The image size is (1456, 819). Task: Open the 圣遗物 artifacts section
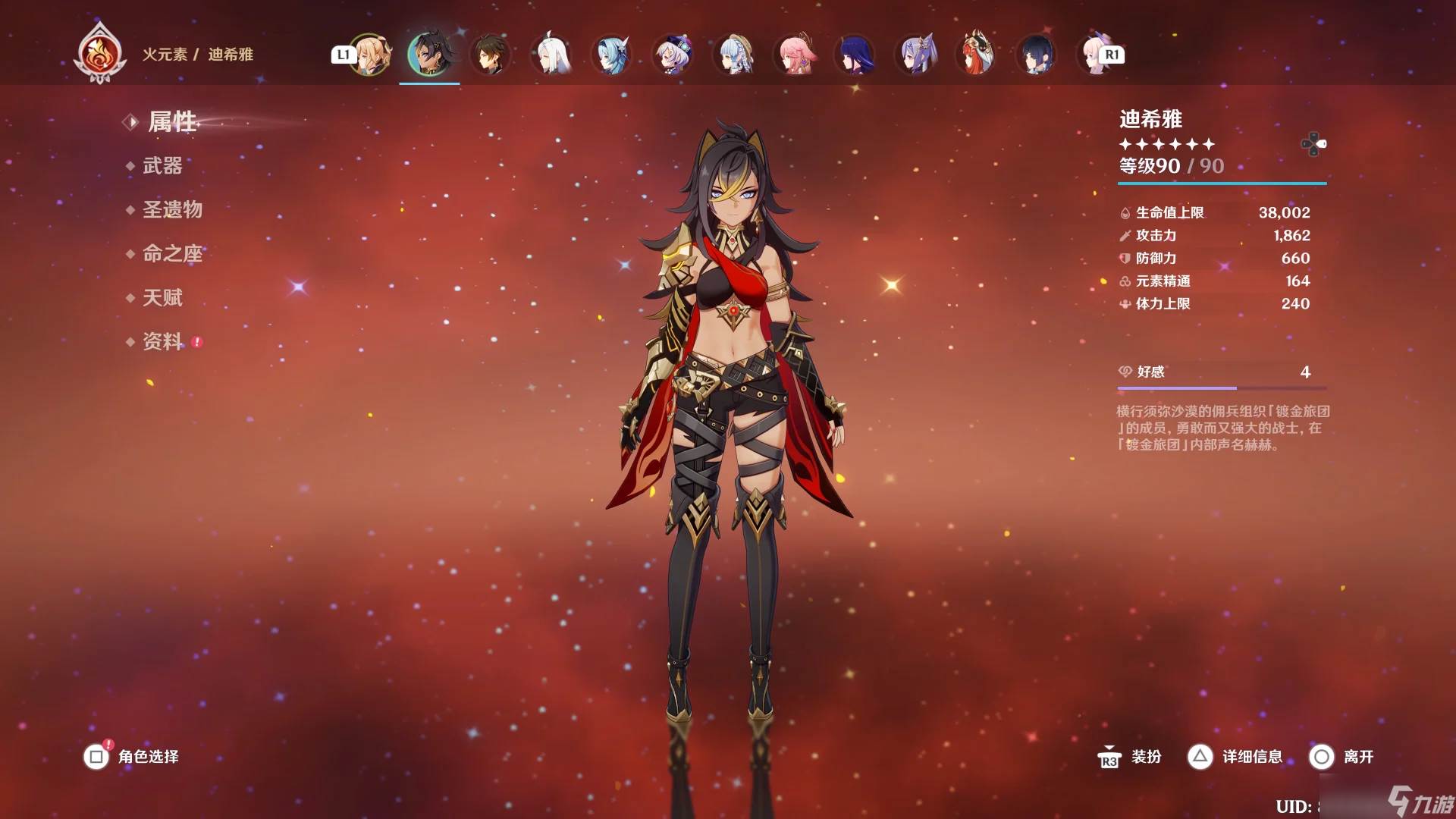pyautogui.click(x=172, y=209)
